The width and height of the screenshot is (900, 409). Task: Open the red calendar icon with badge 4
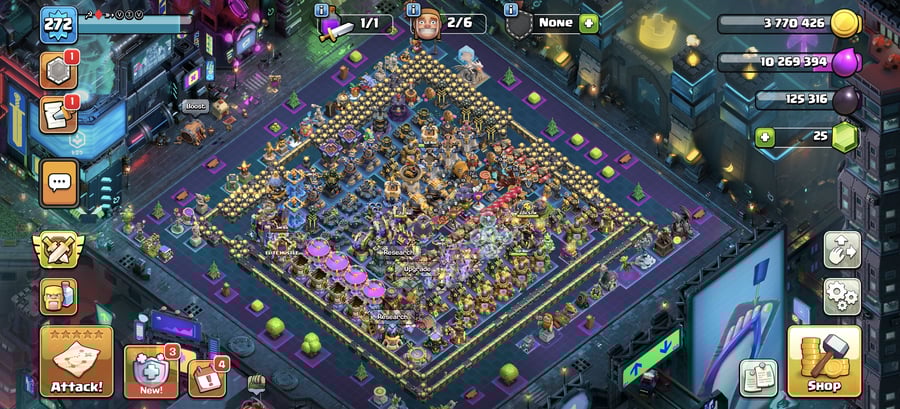pos(206,378)
